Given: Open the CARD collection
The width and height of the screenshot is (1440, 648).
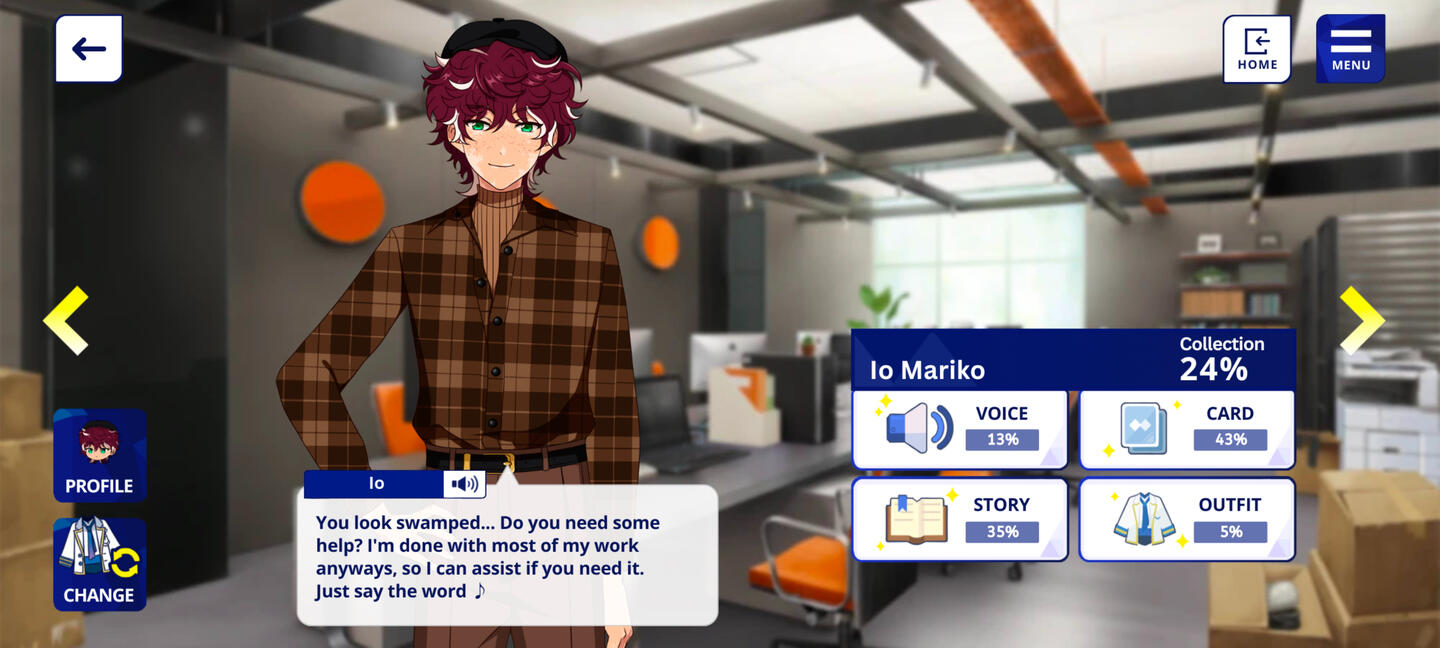Looking at the screenshot, I should (x=1187, y=429).
